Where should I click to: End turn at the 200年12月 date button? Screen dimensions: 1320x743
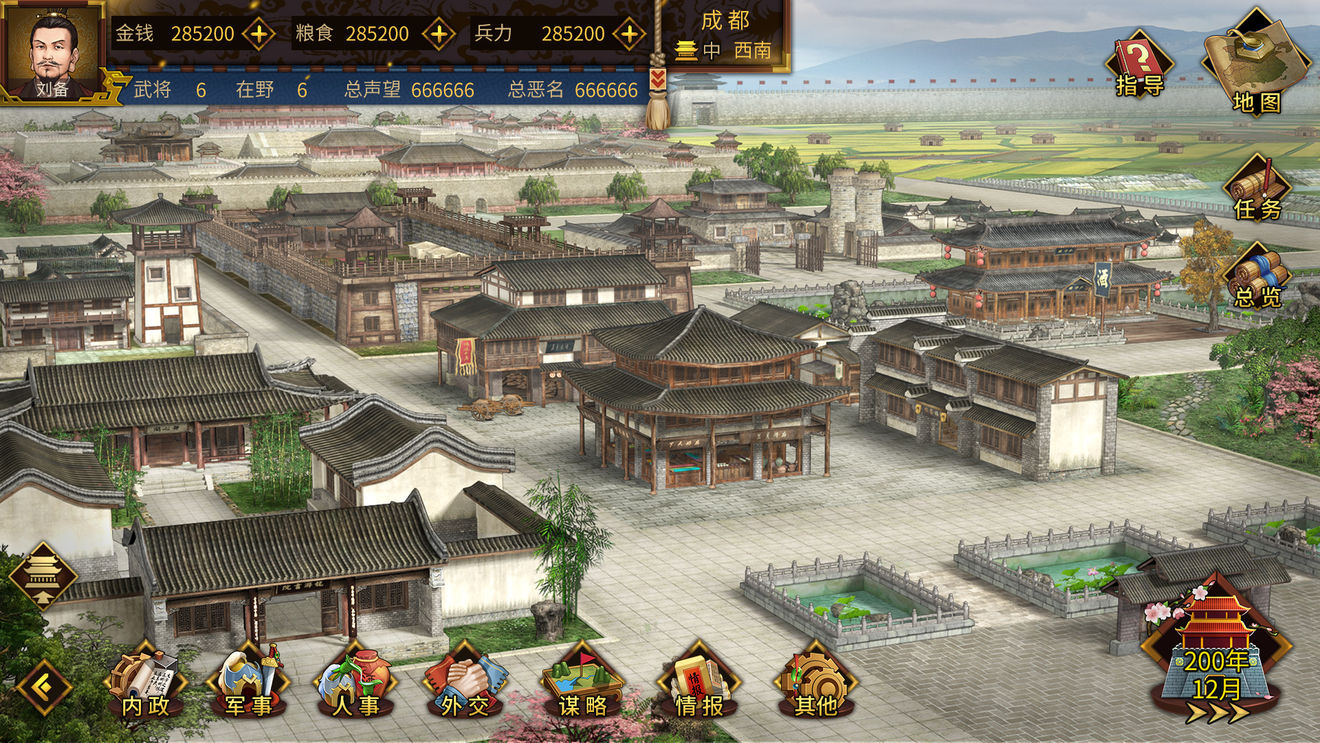(x=1216, y=656)
